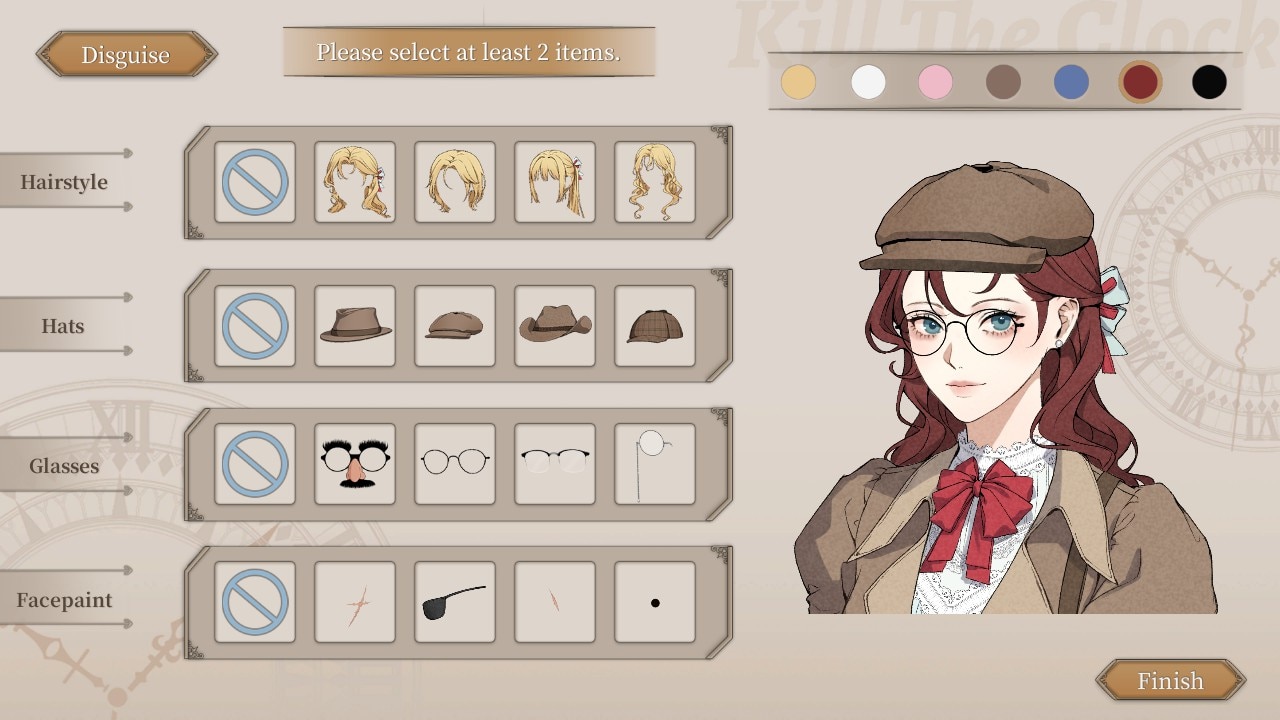Choose the round wire-frame glasses
This screenshot has height=720, width=1280.
coord(455,464)
